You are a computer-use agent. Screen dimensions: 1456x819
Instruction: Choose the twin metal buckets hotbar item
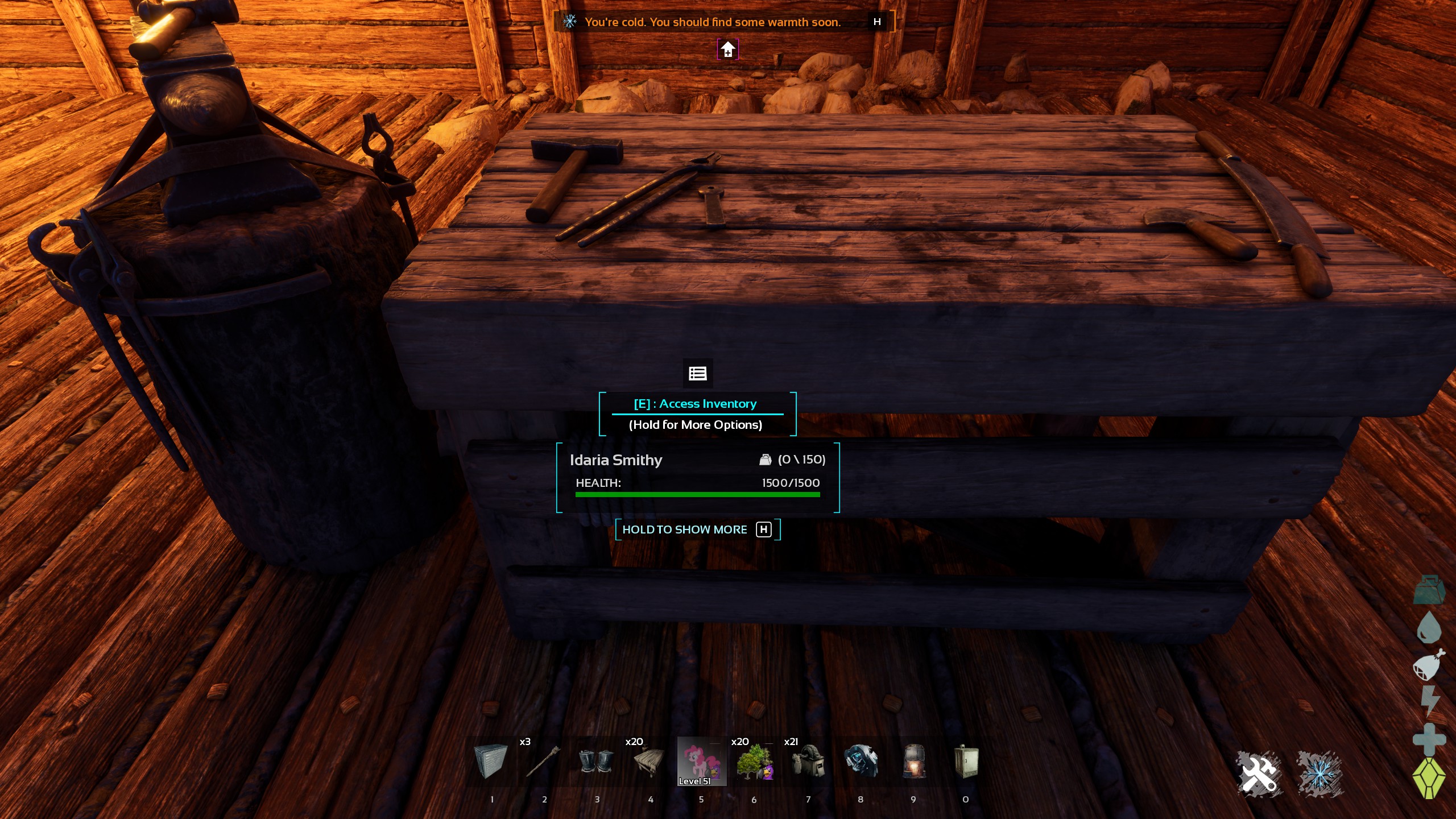click(x=595, y=762)
